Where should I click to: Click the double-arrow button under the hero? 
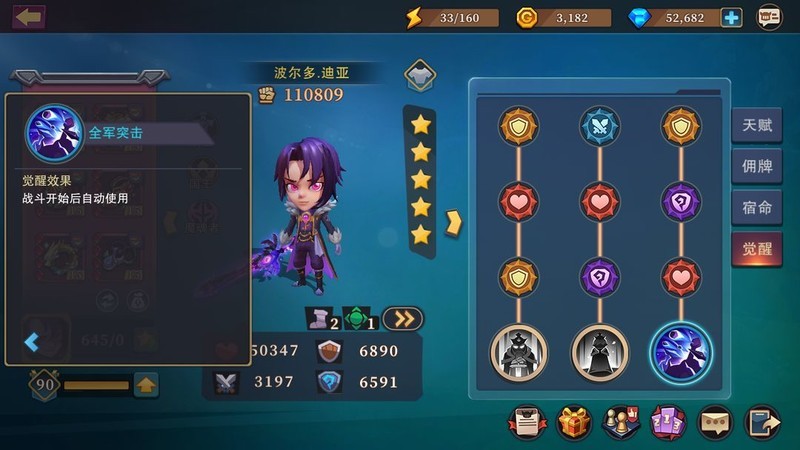pos(402,319)
